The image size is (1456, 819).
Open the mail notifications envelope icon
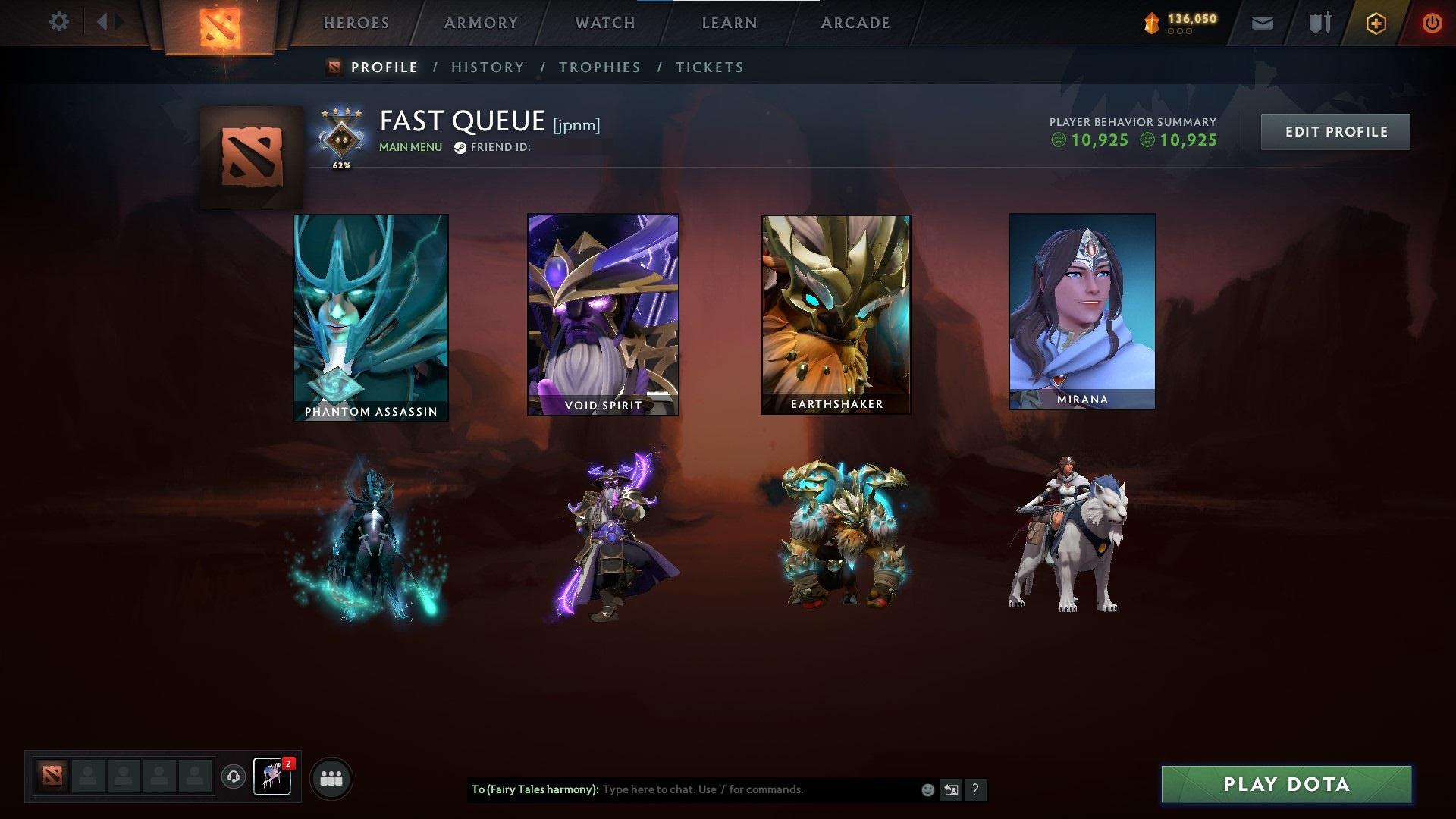1263,22
